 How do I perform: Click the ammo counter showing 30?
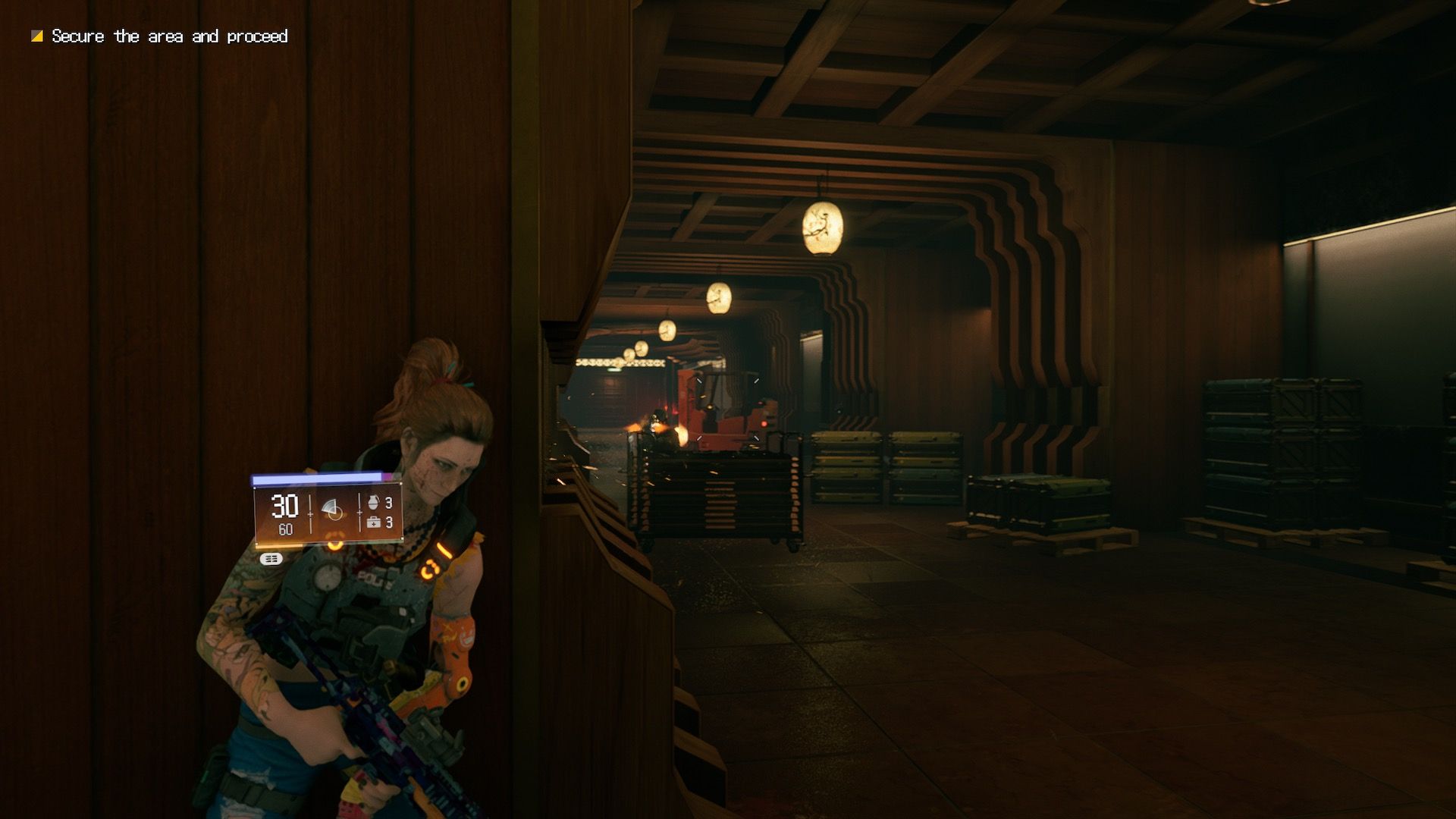[x=284, y=504]
